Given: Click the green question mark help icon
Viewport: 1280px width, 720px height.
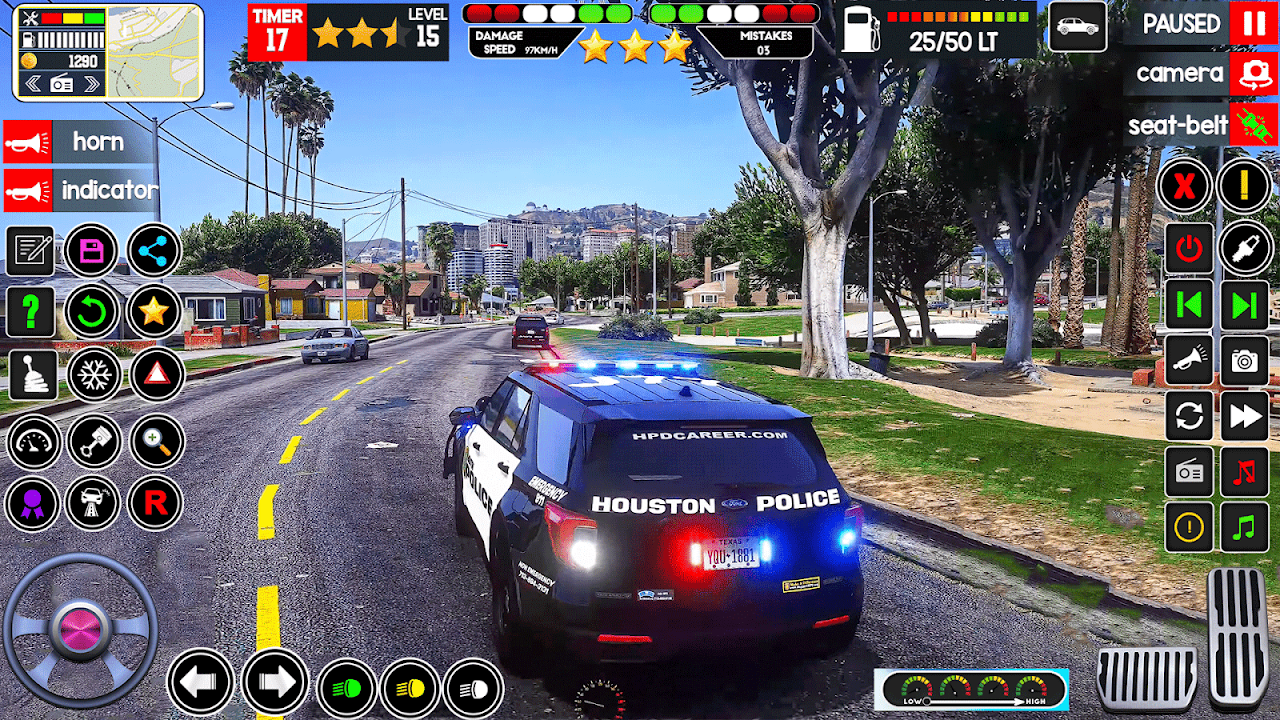Looking at the screenshot, I should pyautogui.click(x=31, y=312).
